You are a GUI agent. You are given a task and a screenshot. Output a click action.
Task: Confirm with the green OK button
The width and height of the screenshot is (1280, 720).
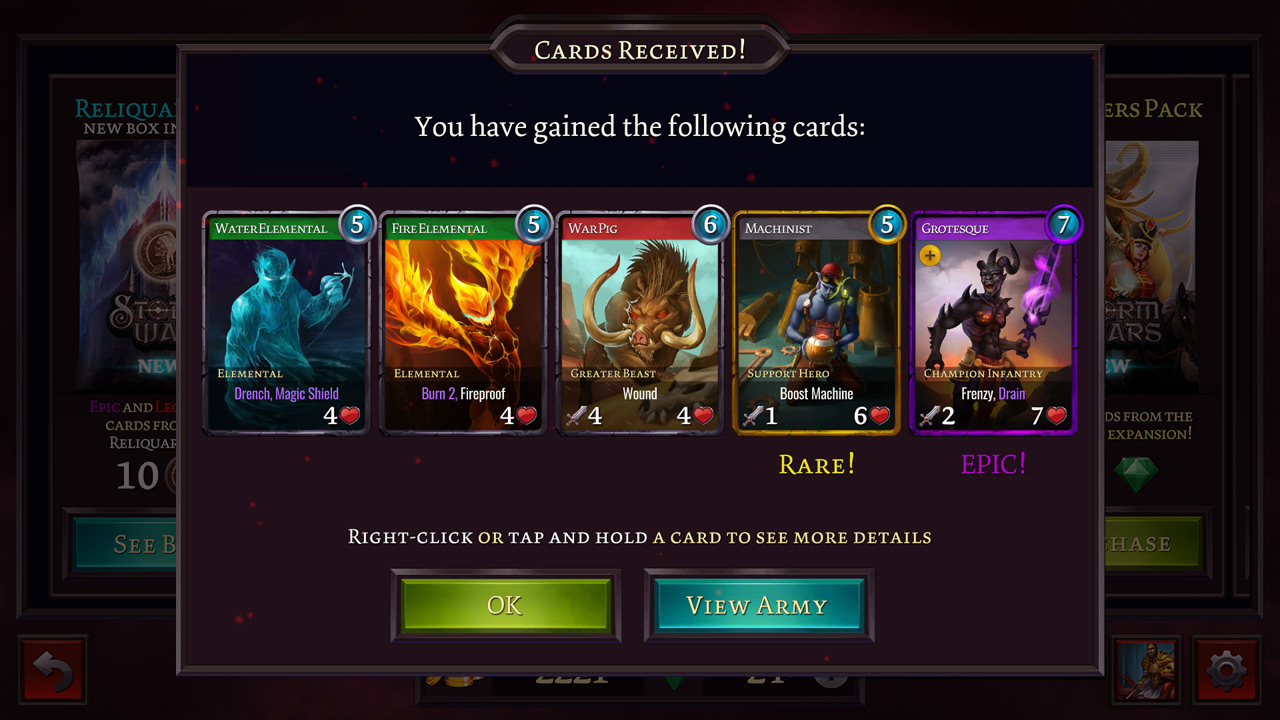505,606
